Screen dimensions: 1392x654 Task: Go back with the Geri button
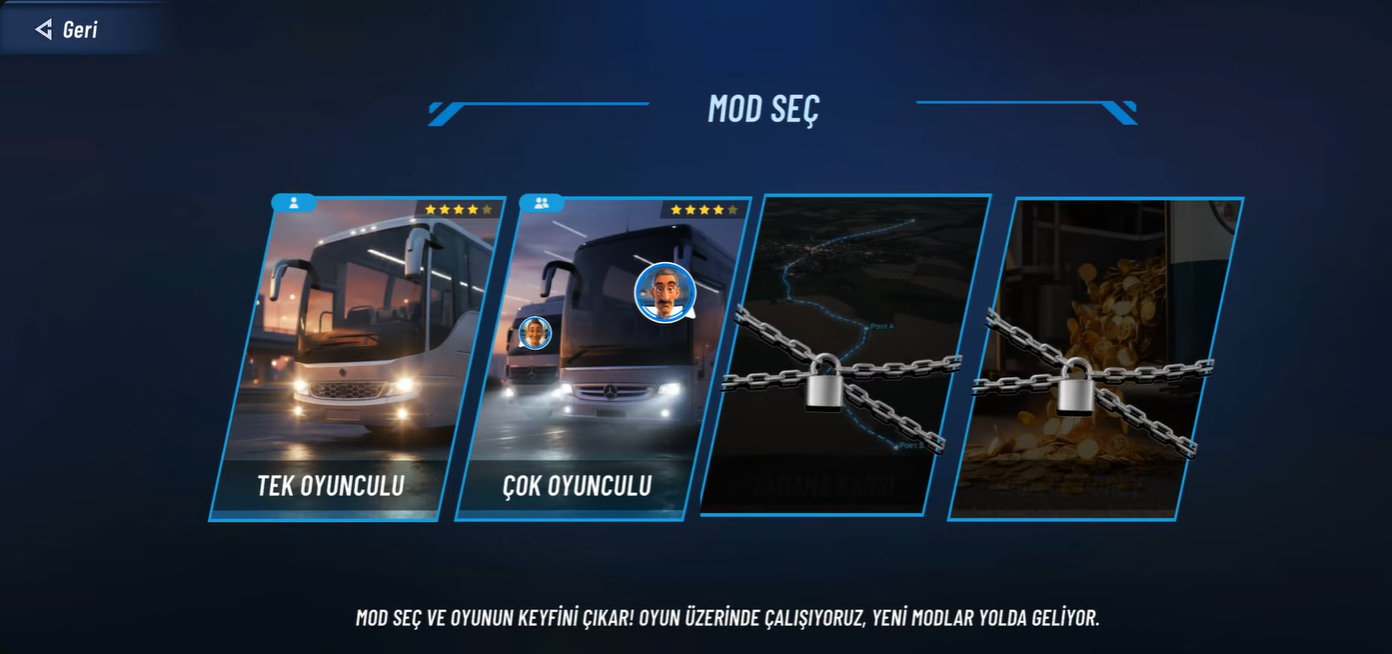coord(68,29)
